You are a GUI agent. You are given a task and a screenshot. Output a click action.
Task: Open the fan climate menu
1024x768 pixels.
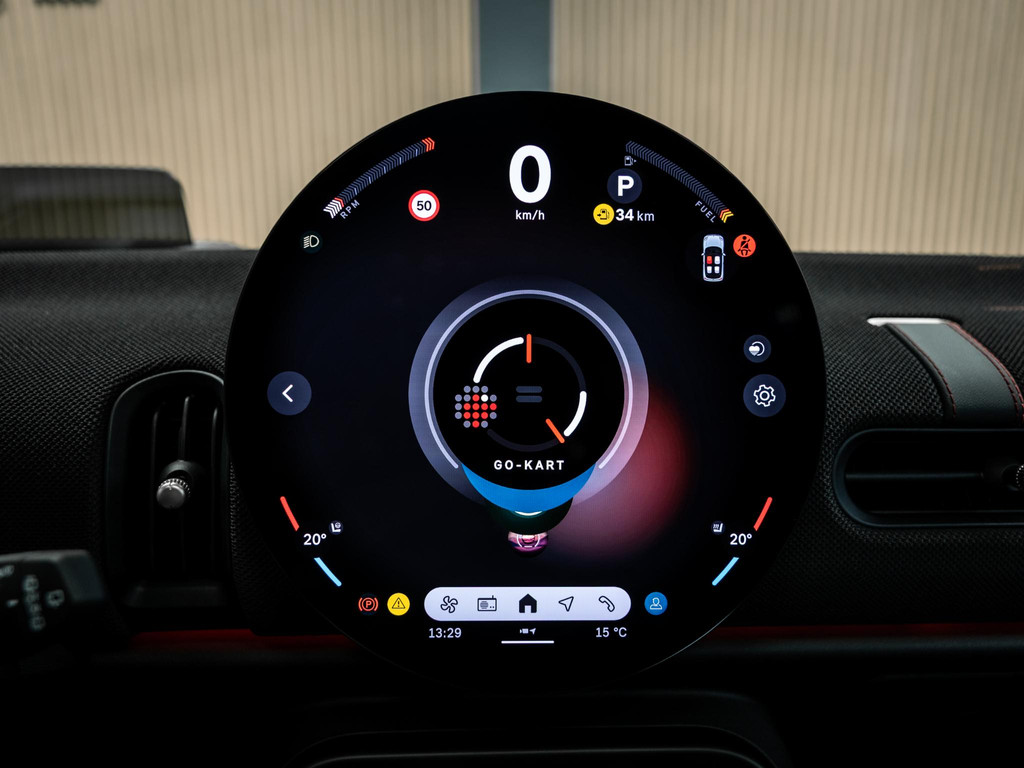click(x=448, y=604)
